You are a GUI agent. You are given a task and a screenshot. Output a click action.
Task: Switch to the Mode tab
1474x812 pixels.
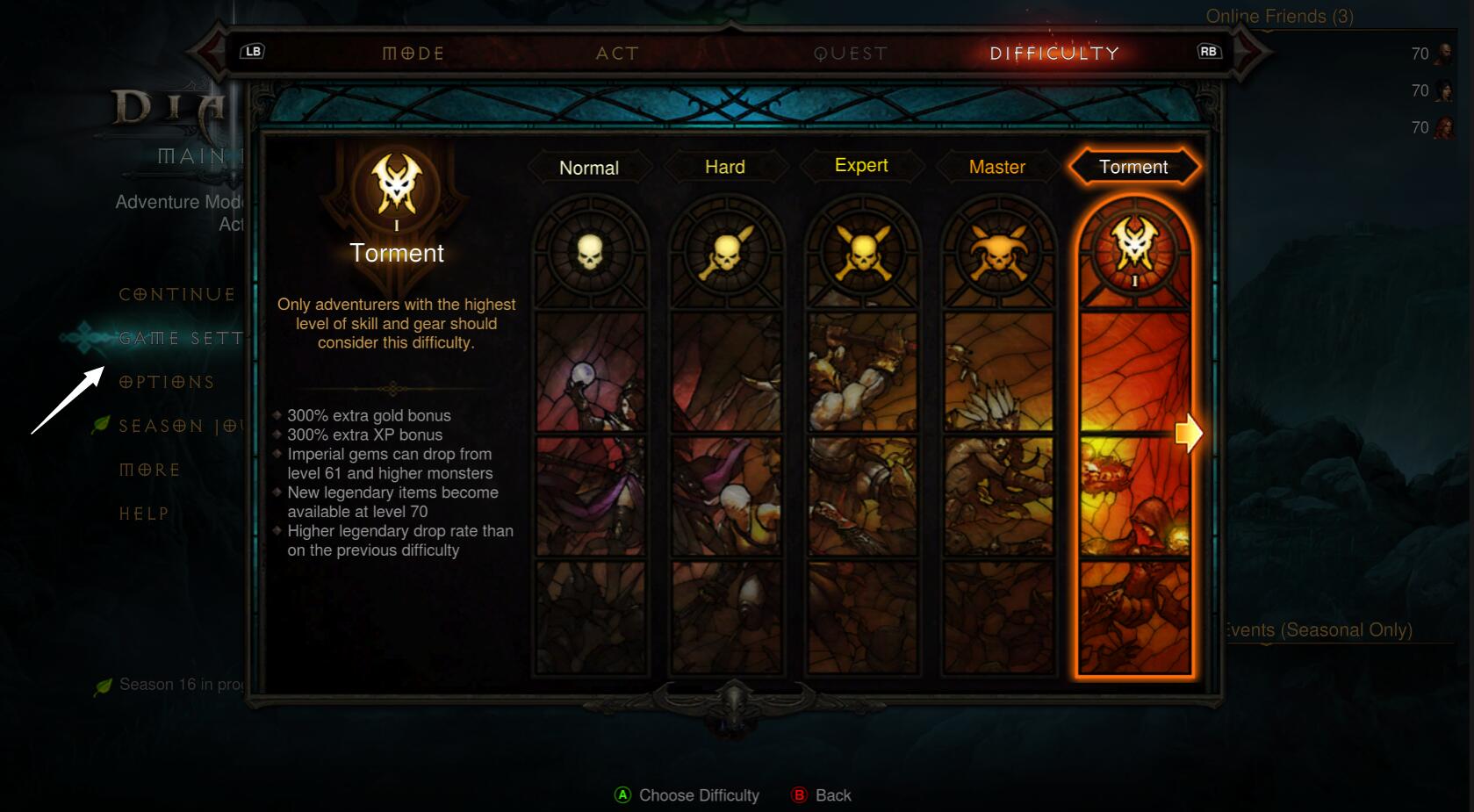[413, 54]
